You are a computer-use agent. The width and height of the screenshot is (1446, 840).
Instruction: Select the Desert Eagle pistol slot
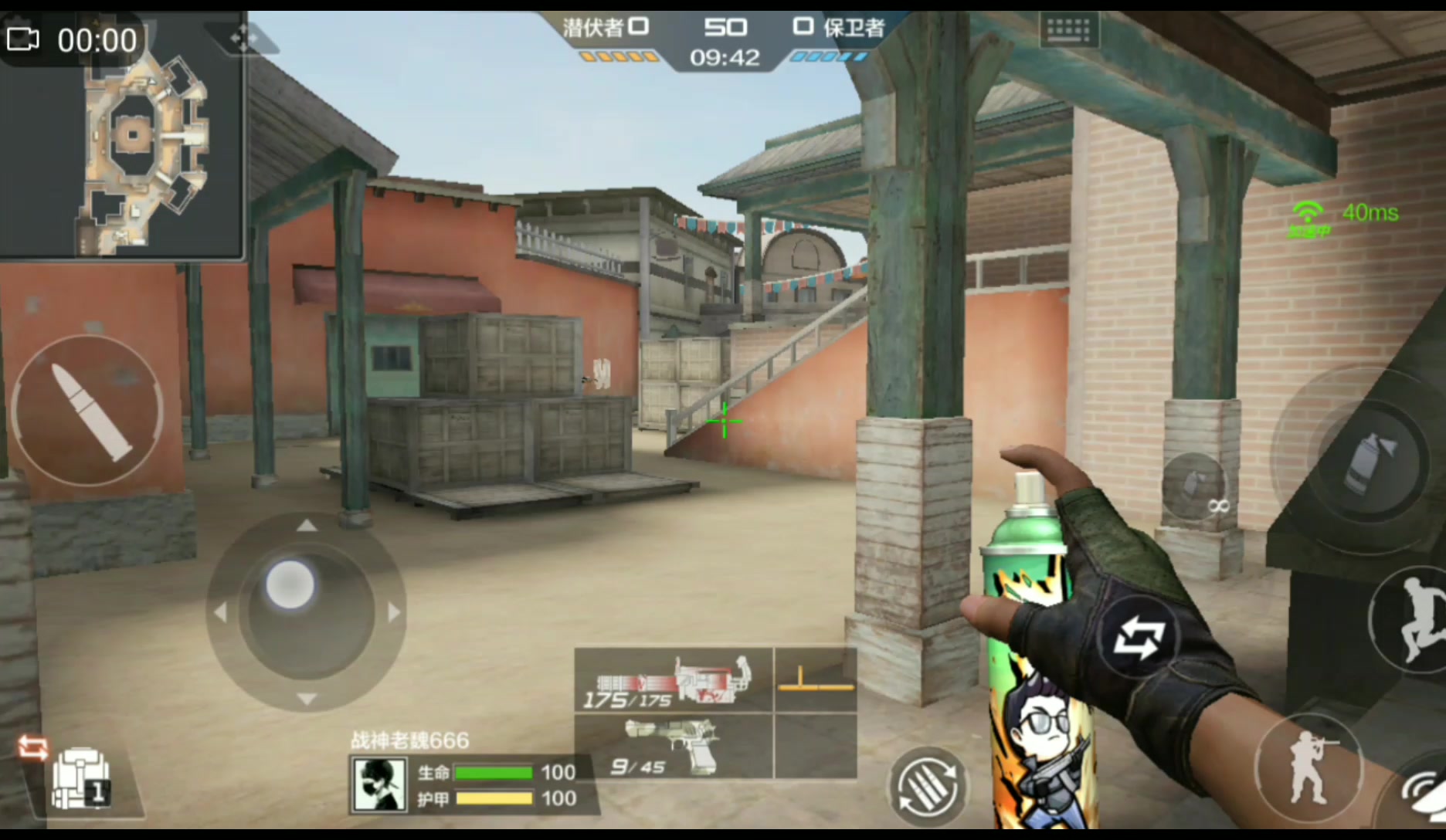tap(674, 746)
